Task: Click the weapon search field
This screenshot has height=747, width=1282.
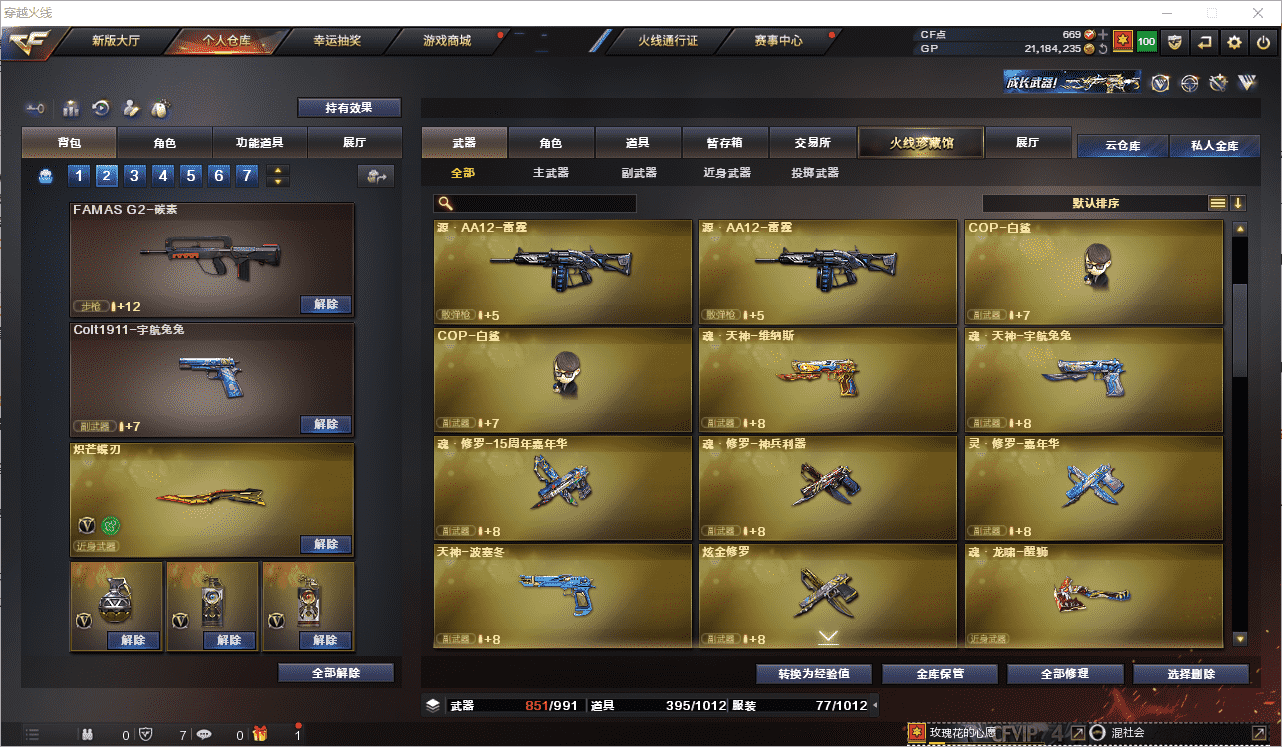Action: [540, 203]
